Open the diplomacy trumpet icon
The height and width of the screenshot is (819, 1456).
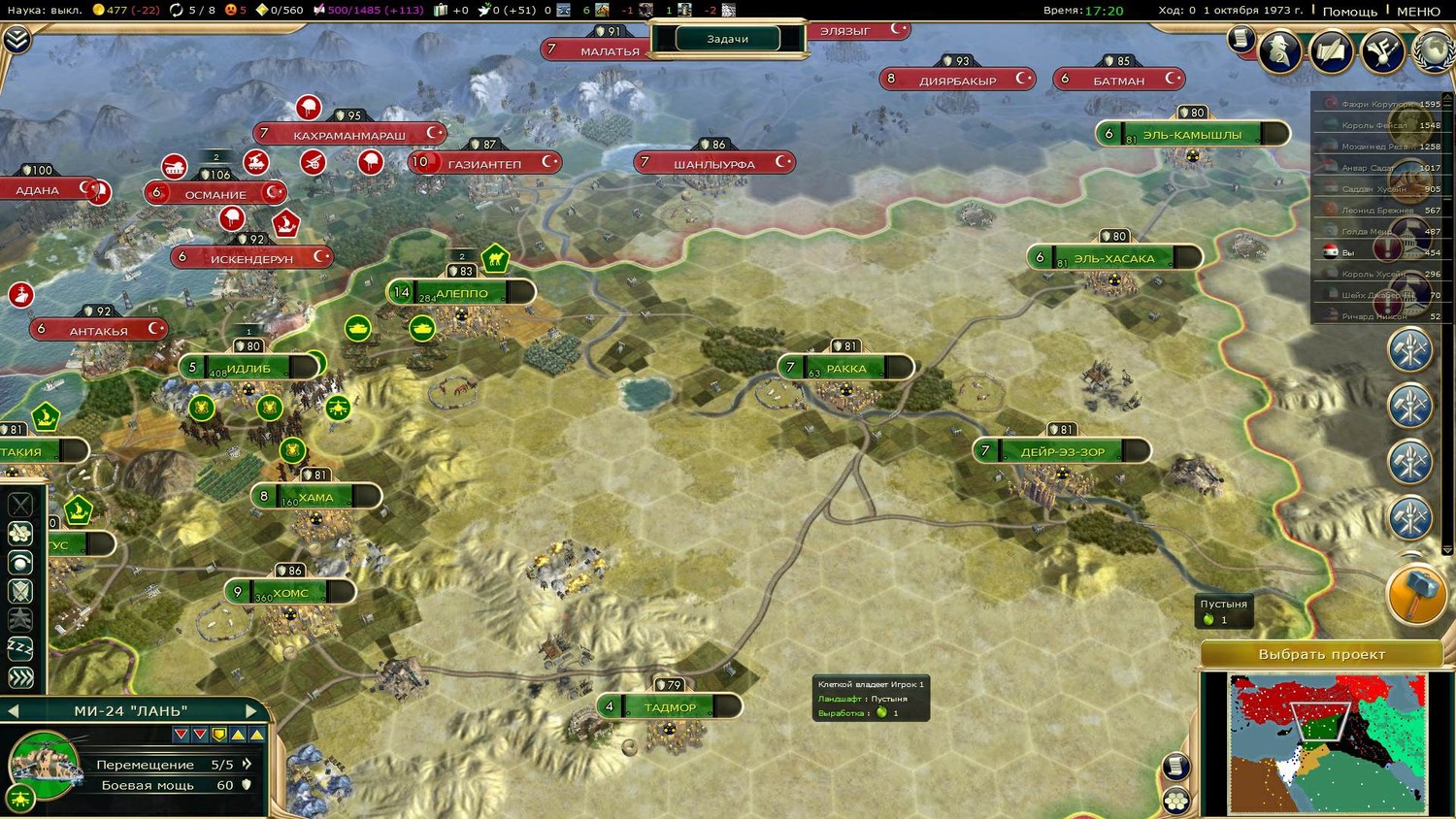[1382, 50]
